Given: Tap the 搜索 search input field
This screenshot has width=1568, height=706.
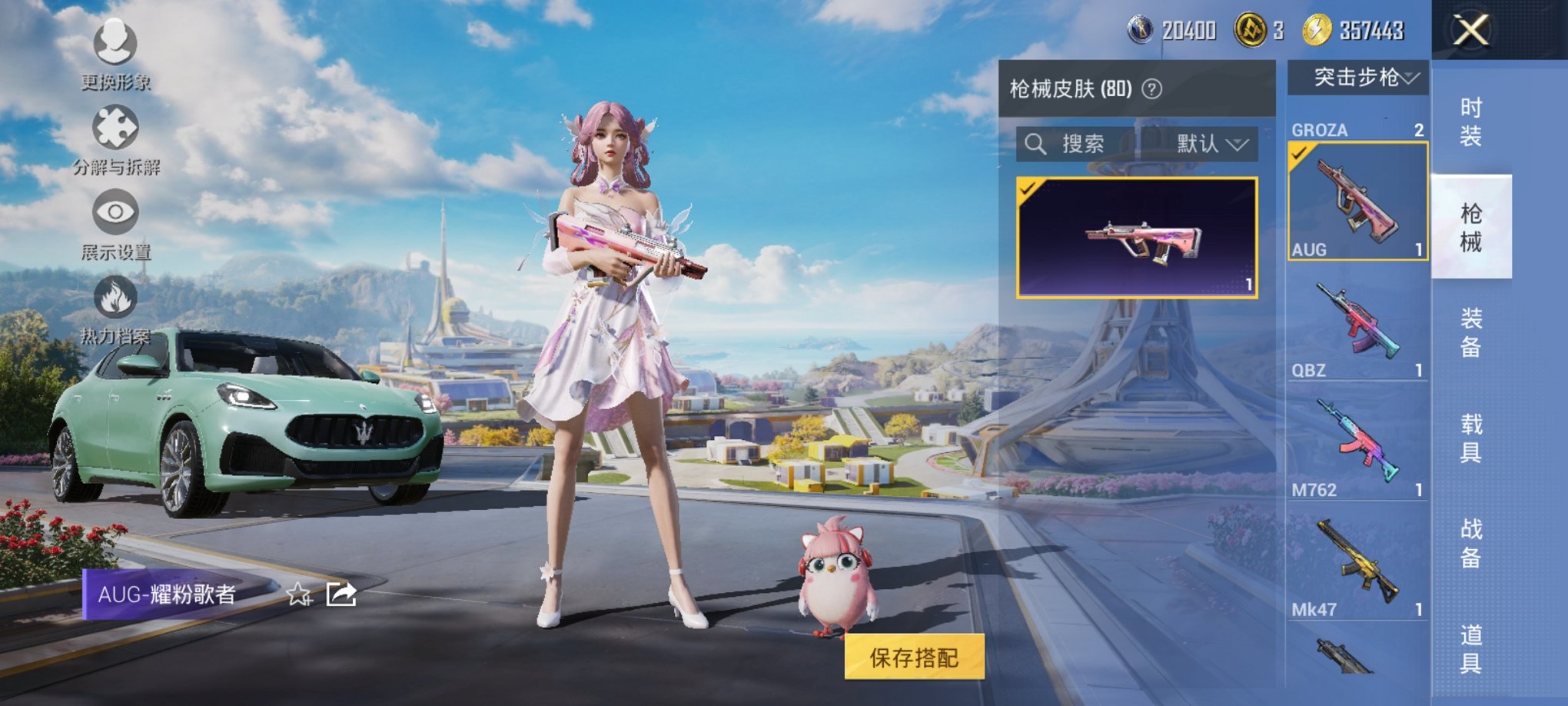Looking at the screenshot, I should pos(1084,145).
